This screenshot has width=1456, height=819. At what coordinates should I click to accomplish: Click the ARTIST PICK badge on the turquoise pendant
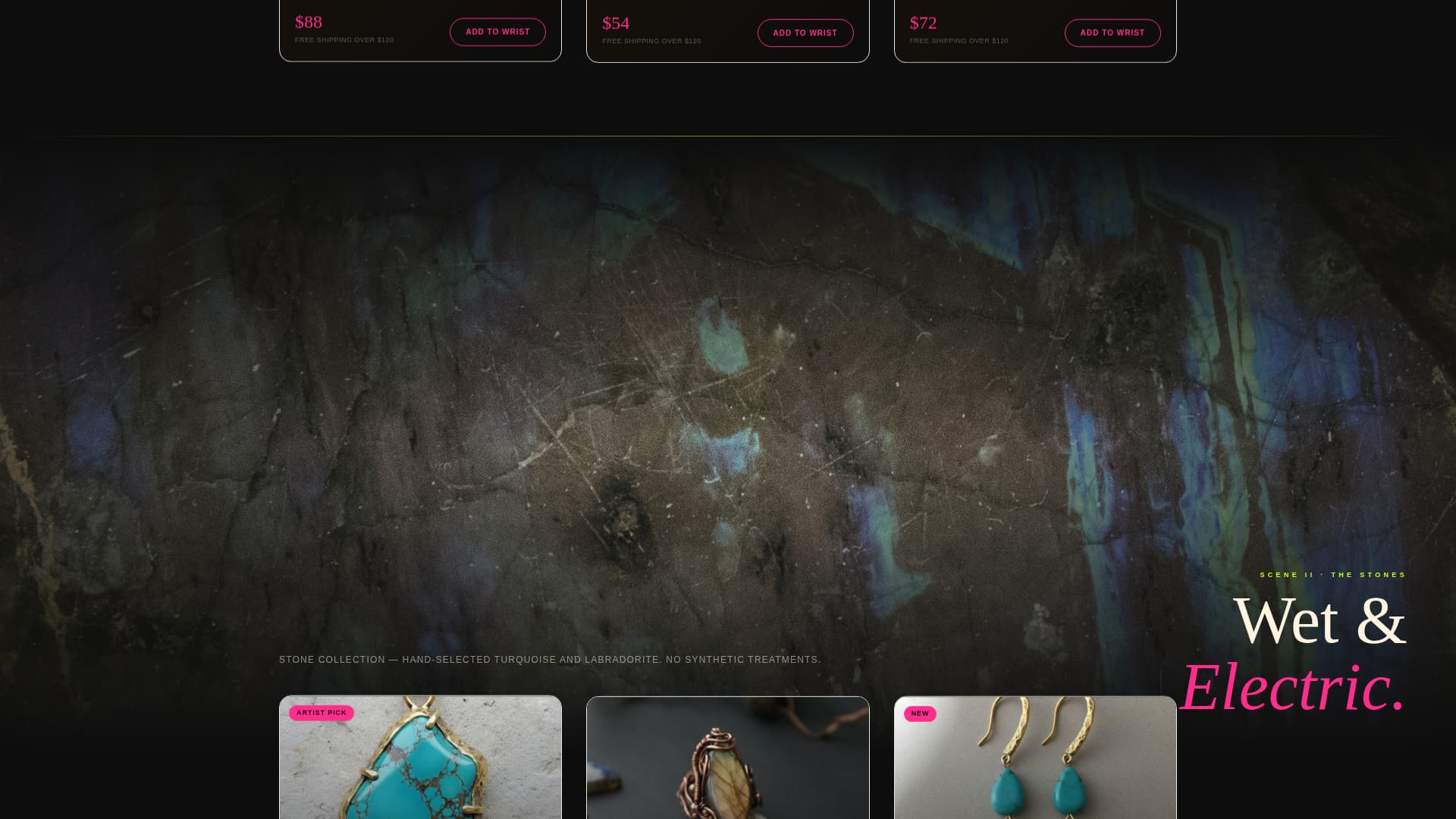pyautogui.click(x=322, y=712)
